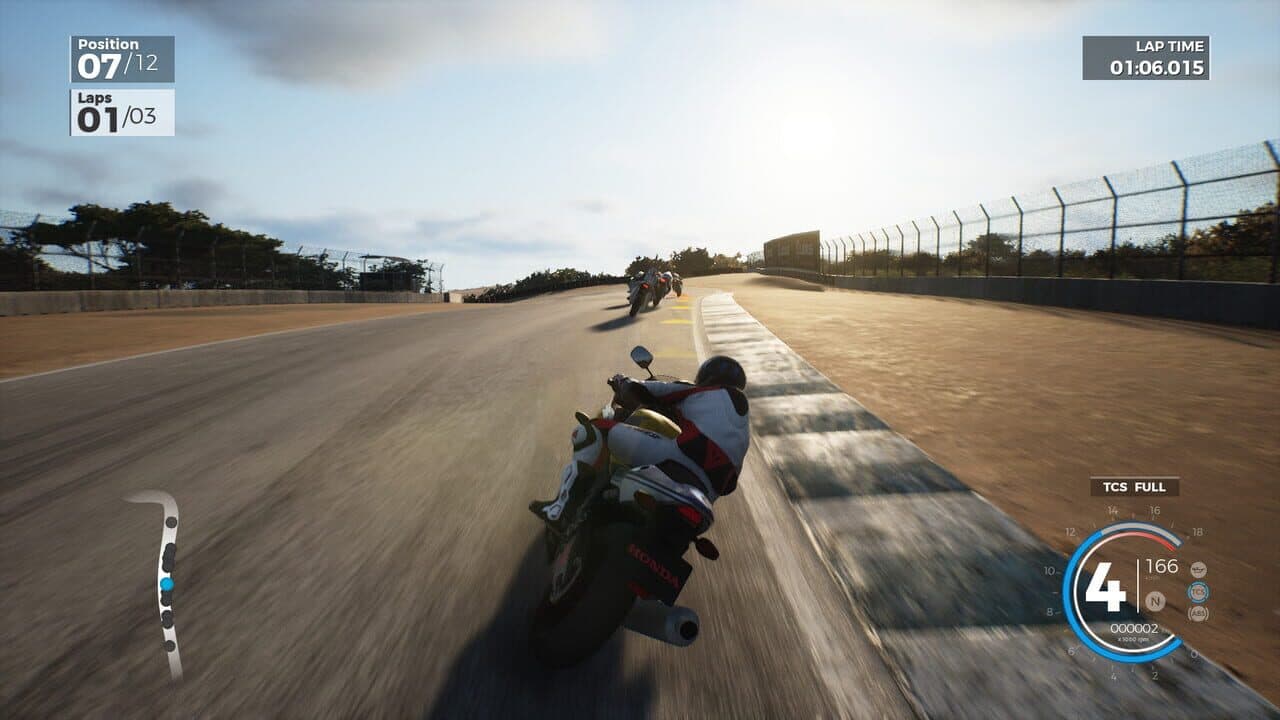The height and width of the screenshot is (720, 1280).
Task: Click the ABS indicator icon
Action: click(1197, 614)
